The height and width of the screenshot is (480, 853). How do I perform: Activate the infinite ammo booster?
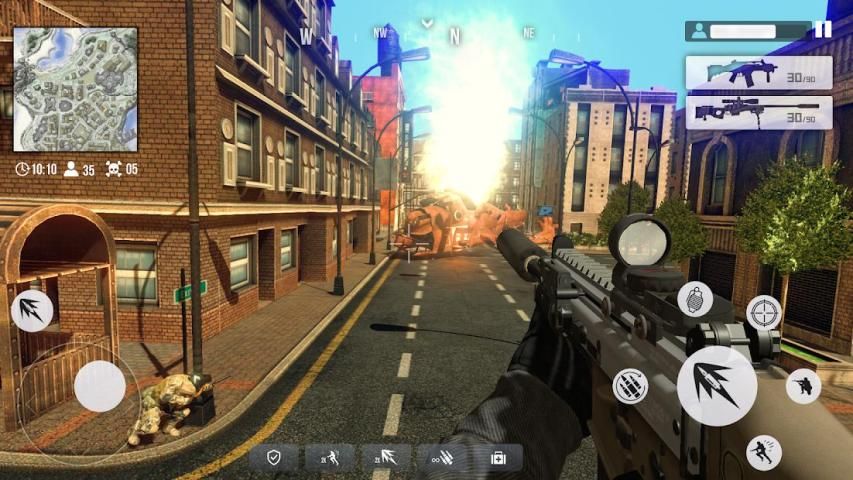click(441, 458)
